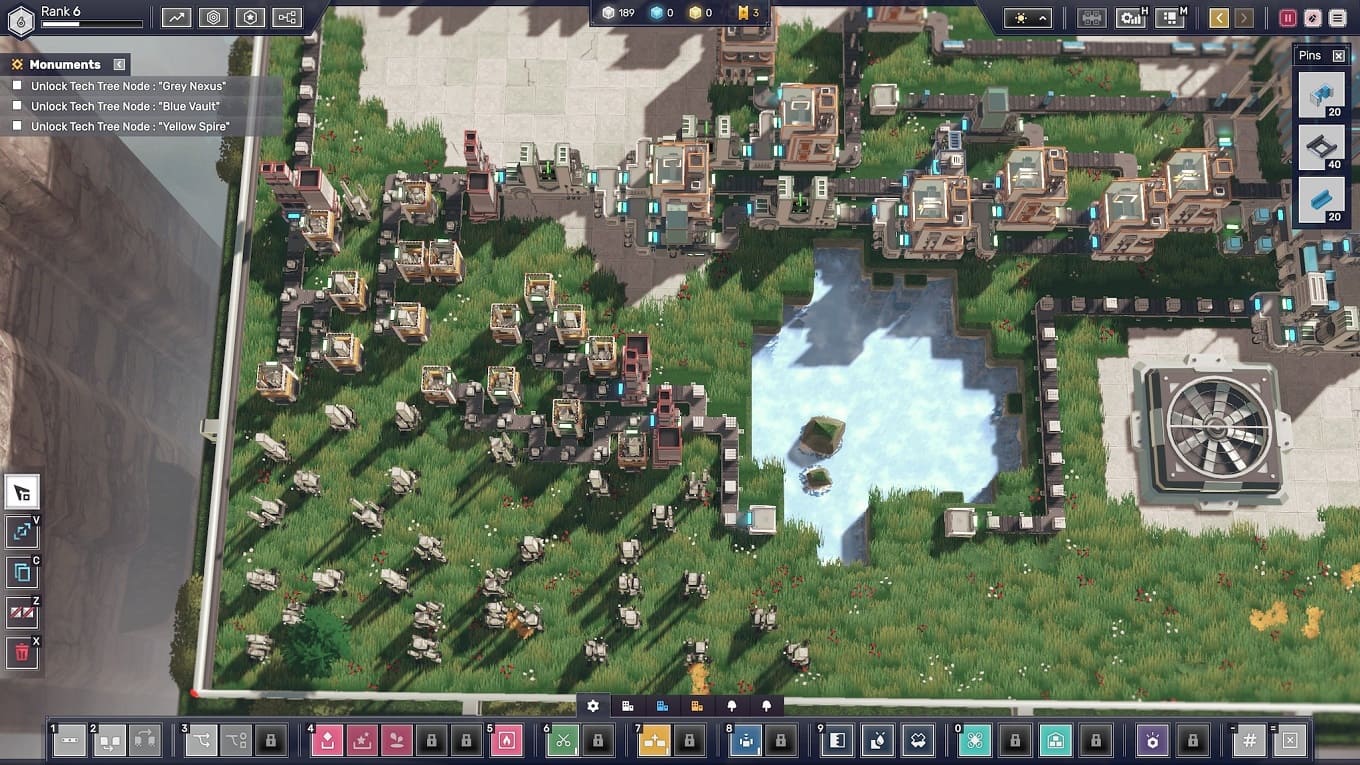Select the conveyor belt build slot

click(69, 741)
